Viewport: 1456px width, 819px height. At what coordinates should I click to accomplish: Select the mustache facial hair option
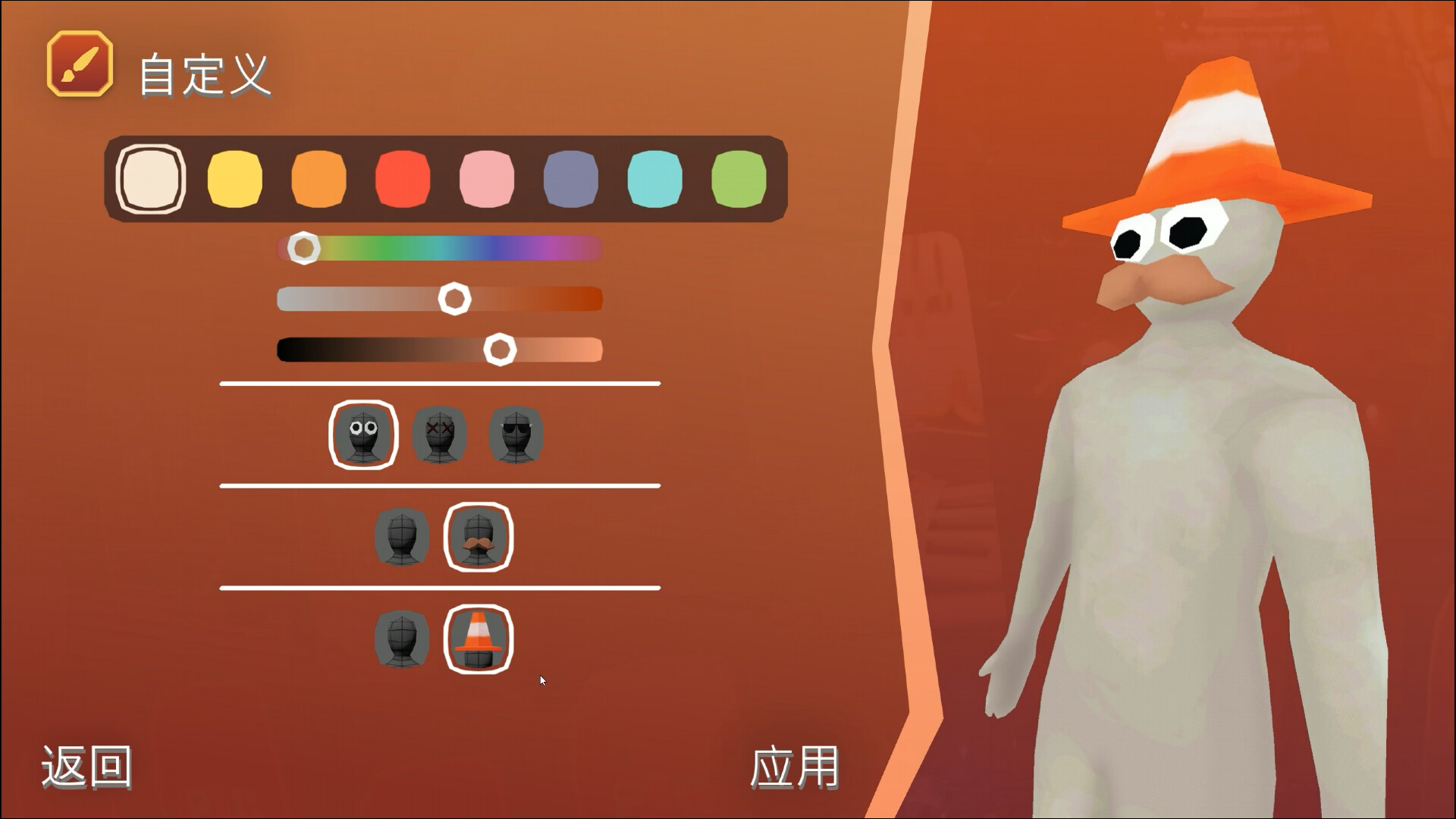click(x=479, y=538)
